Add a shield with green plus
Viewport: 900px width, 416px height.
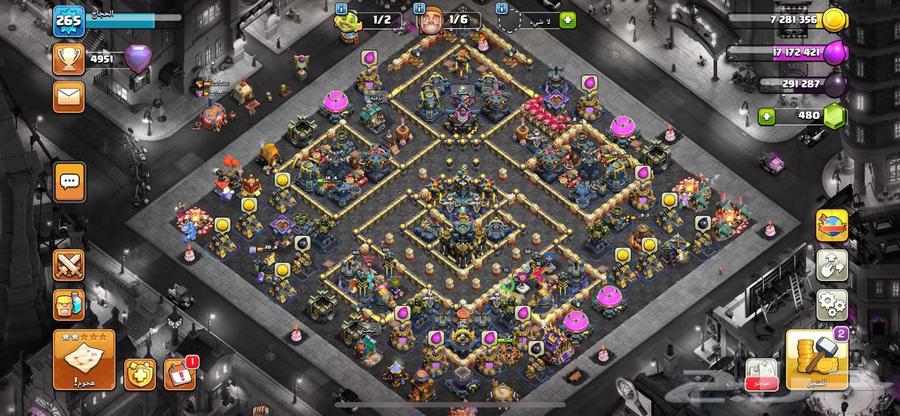[568, 19]
